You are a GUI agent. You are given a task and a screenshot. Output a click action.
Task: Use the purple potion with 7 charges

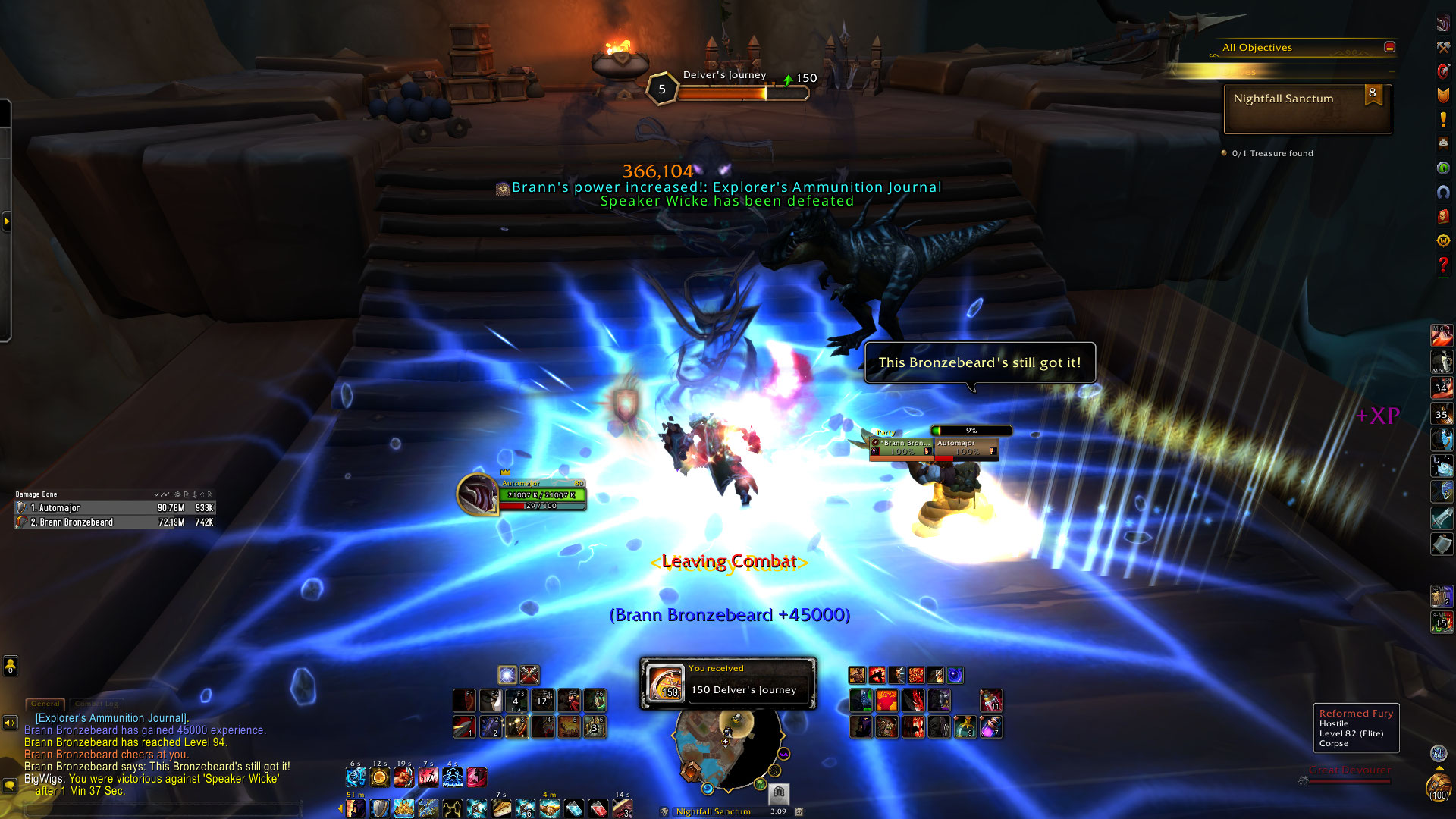pyautogui.click(x=990, y=727)
